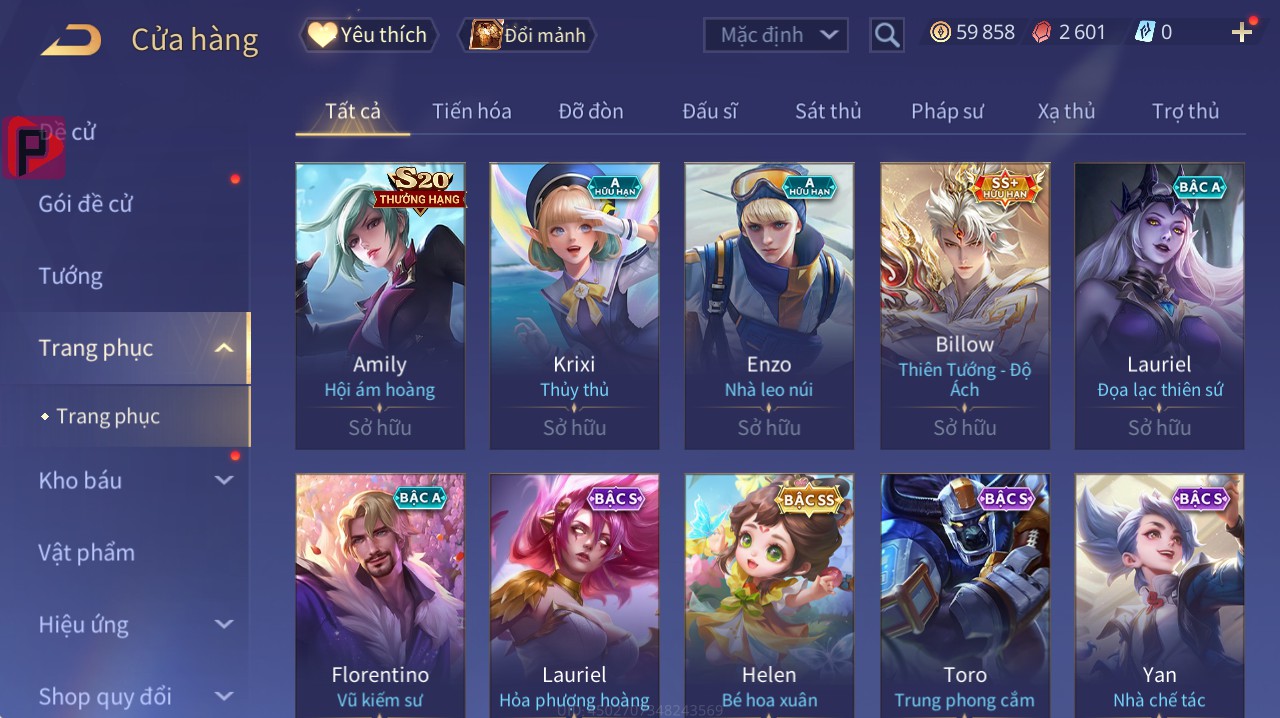
Task: Go back using the return arrow
Action: [71, 40]
